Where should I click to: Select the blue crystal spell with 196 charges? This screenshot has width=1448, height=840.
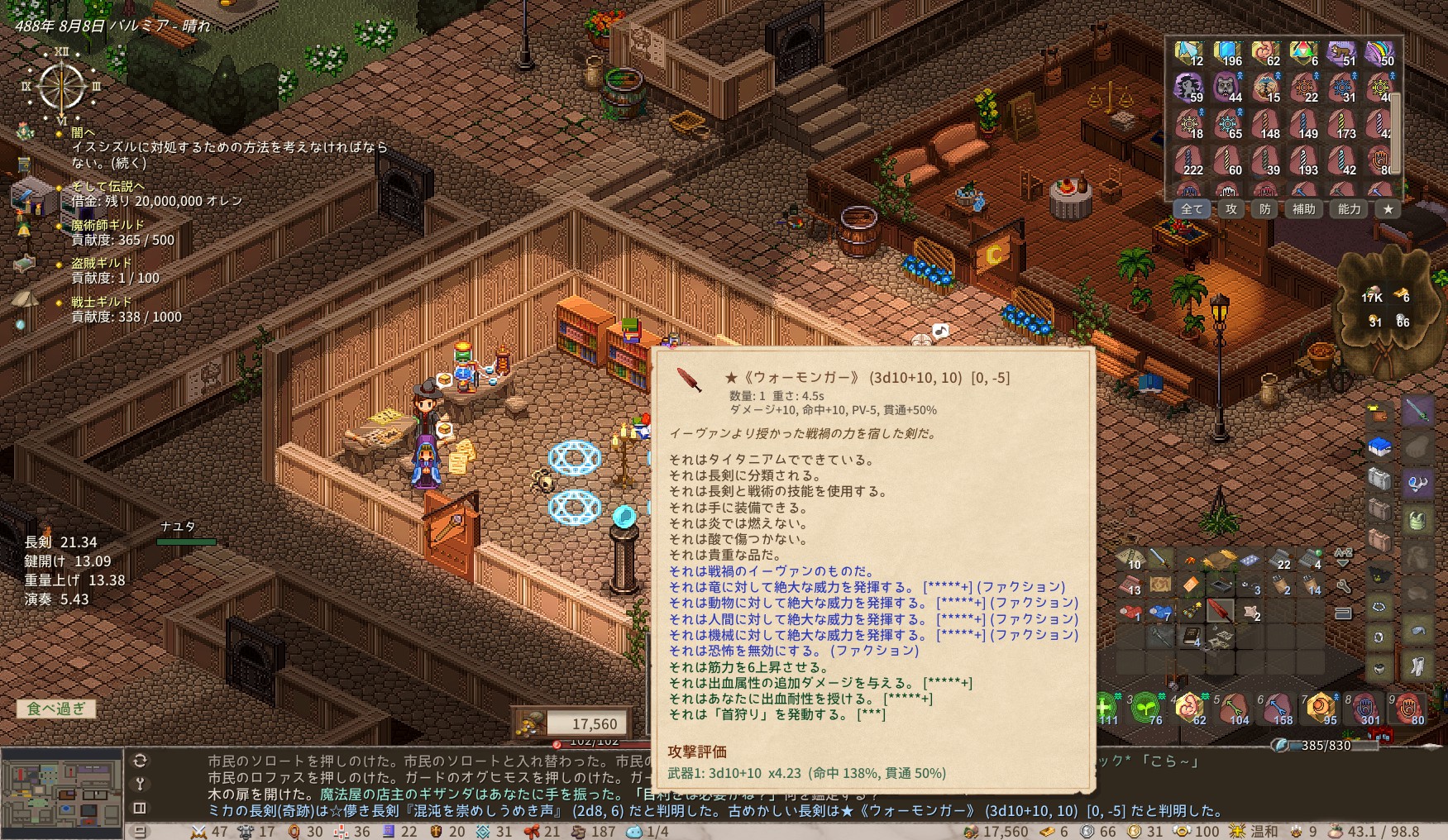1228,55
